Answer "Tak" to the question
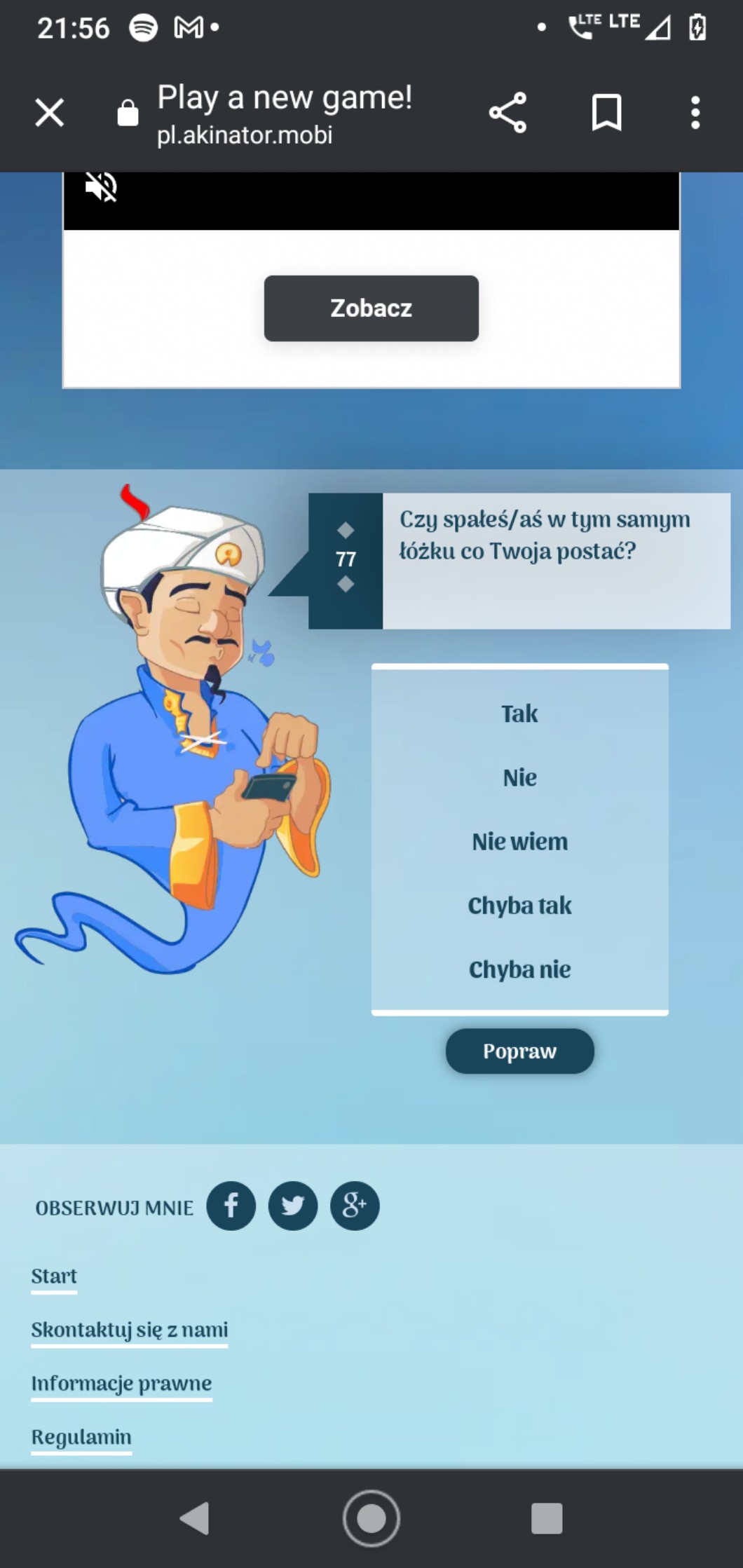Image resolution: width=743 pixels, height=1568 pixels. (x=519, y=714)
